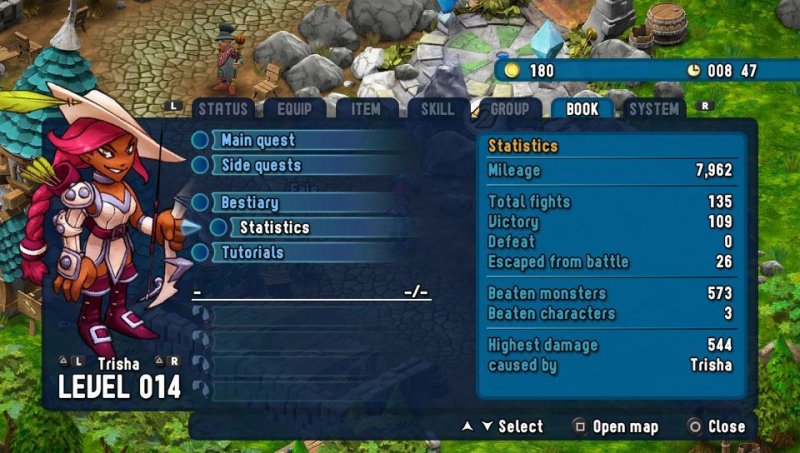Open the Main quest entry
Viewport: 800px width, 453px height.
pos(258,140)
